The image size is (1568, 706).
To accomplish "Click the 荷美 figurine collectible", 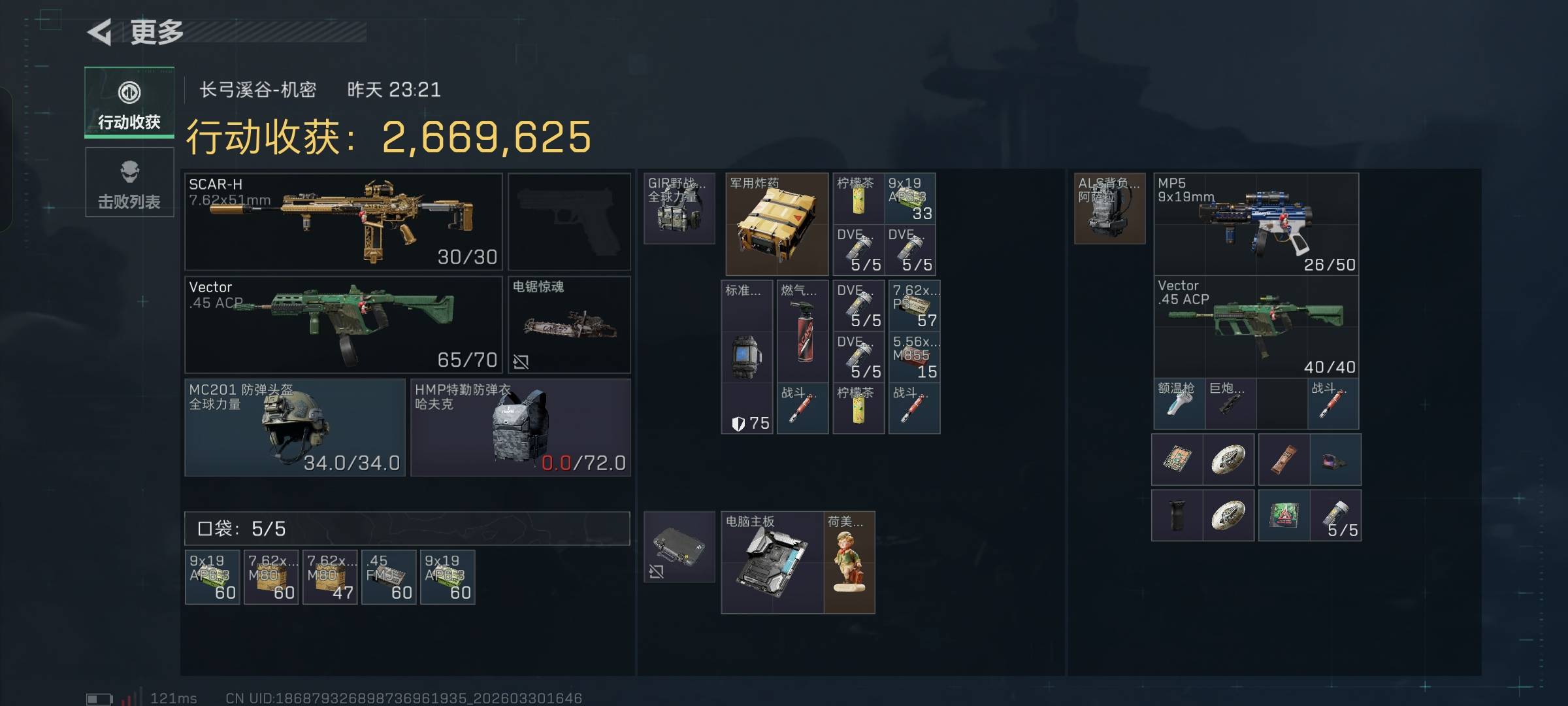I will pyautogui.click(x=849, y=562).
